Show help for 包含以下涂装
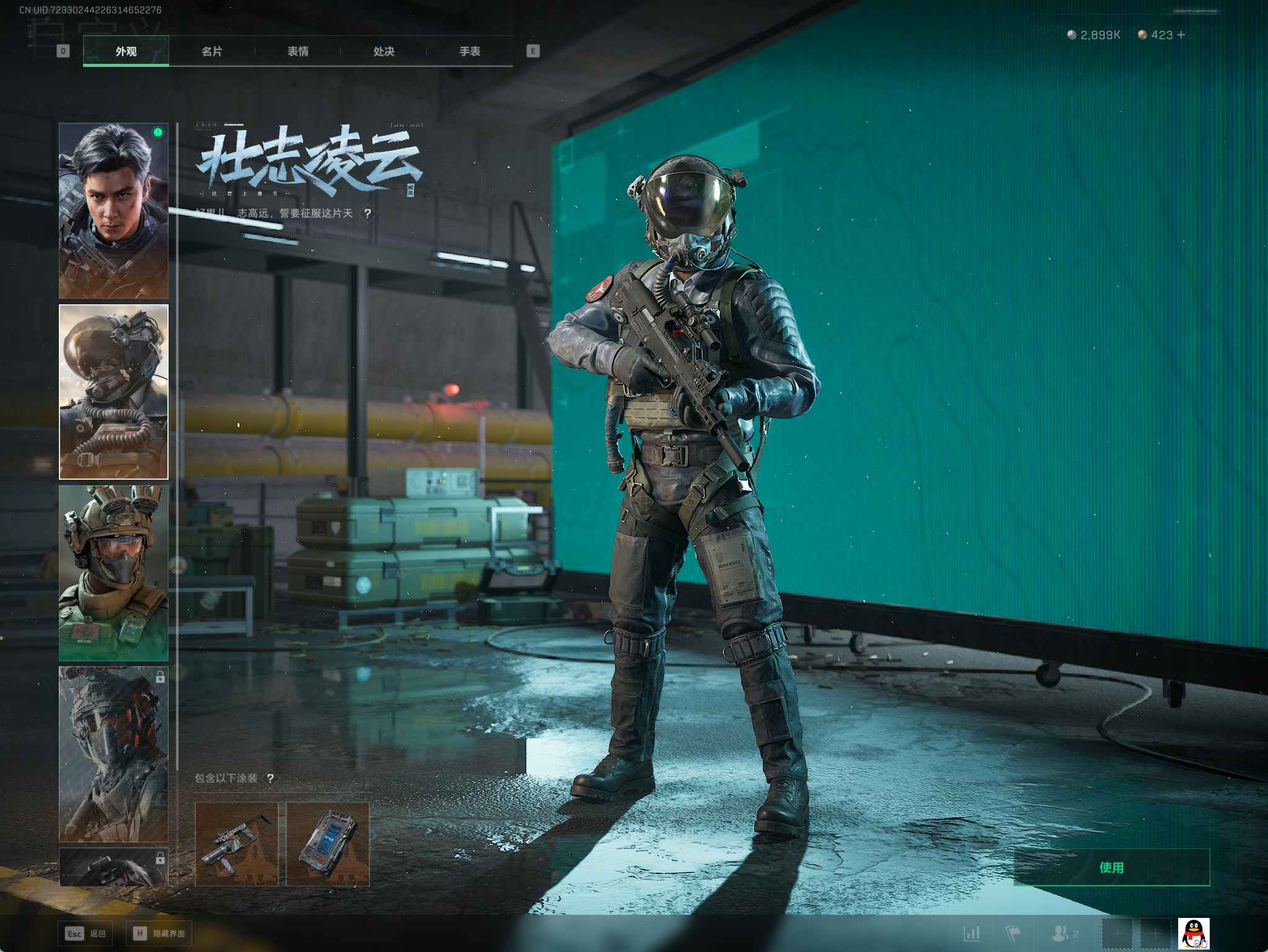The width and height of the screenshot is (1268, 952). pos(270,778)
